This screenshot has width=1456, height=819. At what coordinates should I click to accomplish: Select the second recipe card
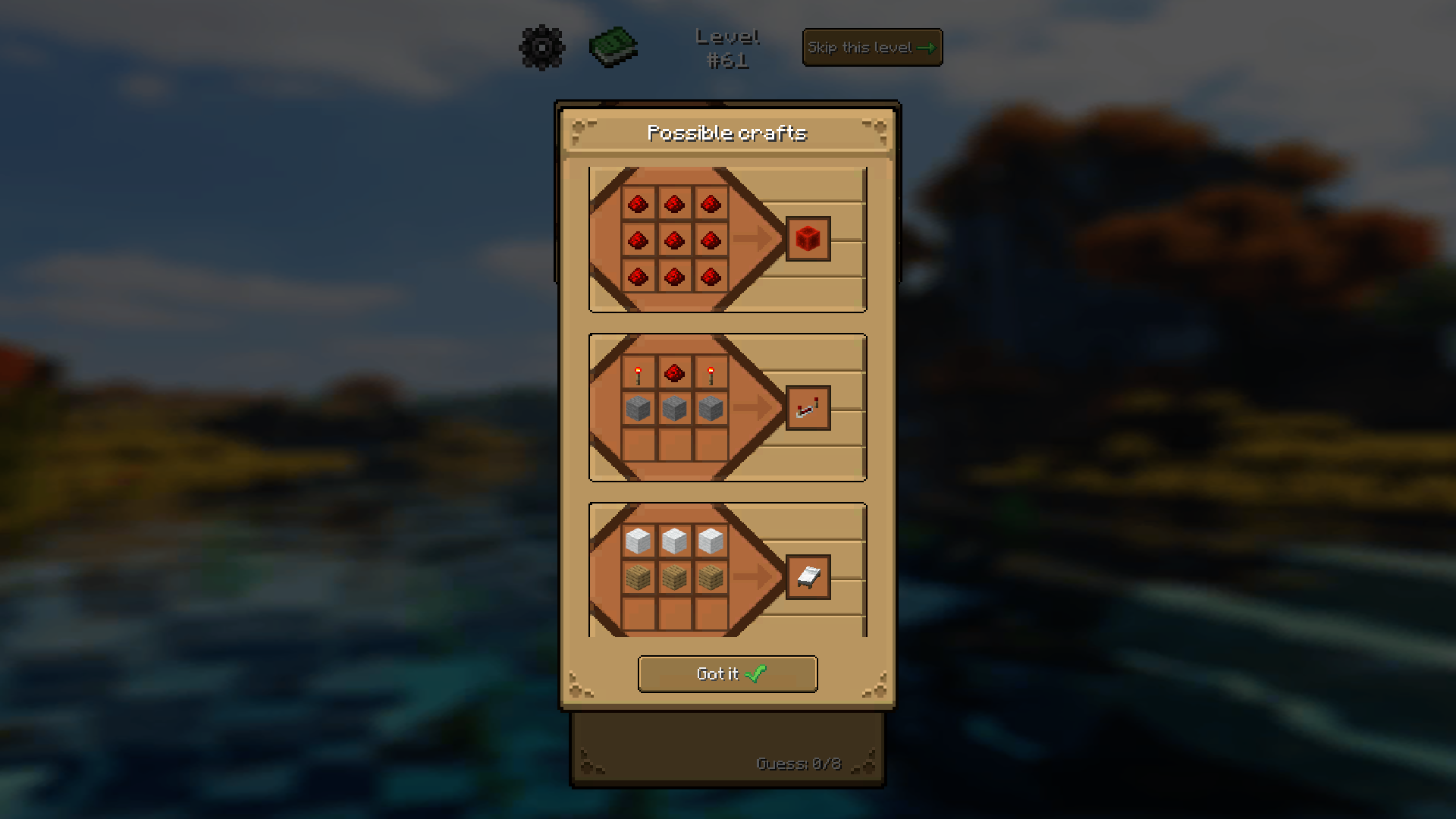[x=726, y=407]
